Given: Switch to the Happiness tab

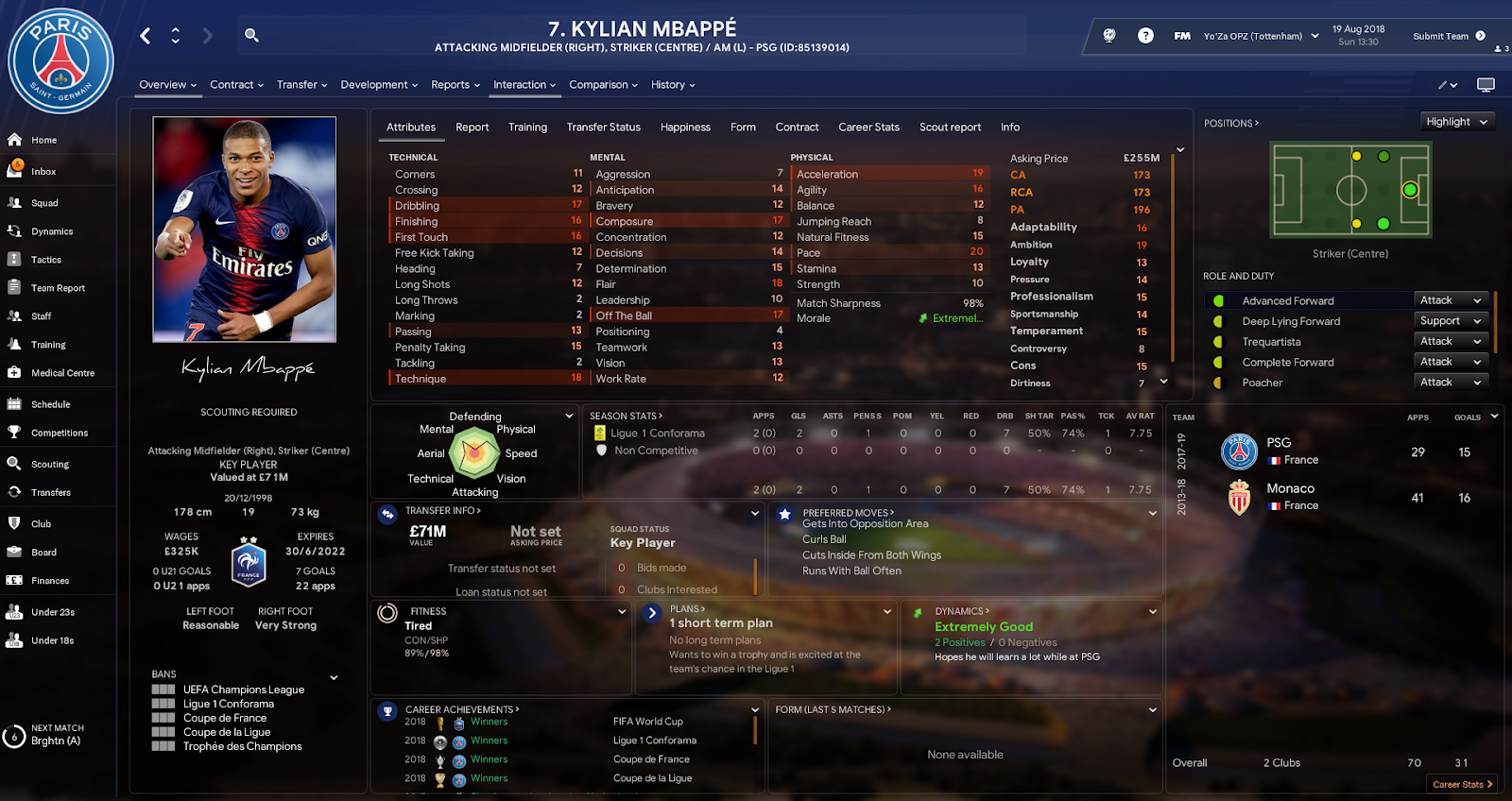Looking at the screenshot, I should pyautogui.click(x=684, y=127).
